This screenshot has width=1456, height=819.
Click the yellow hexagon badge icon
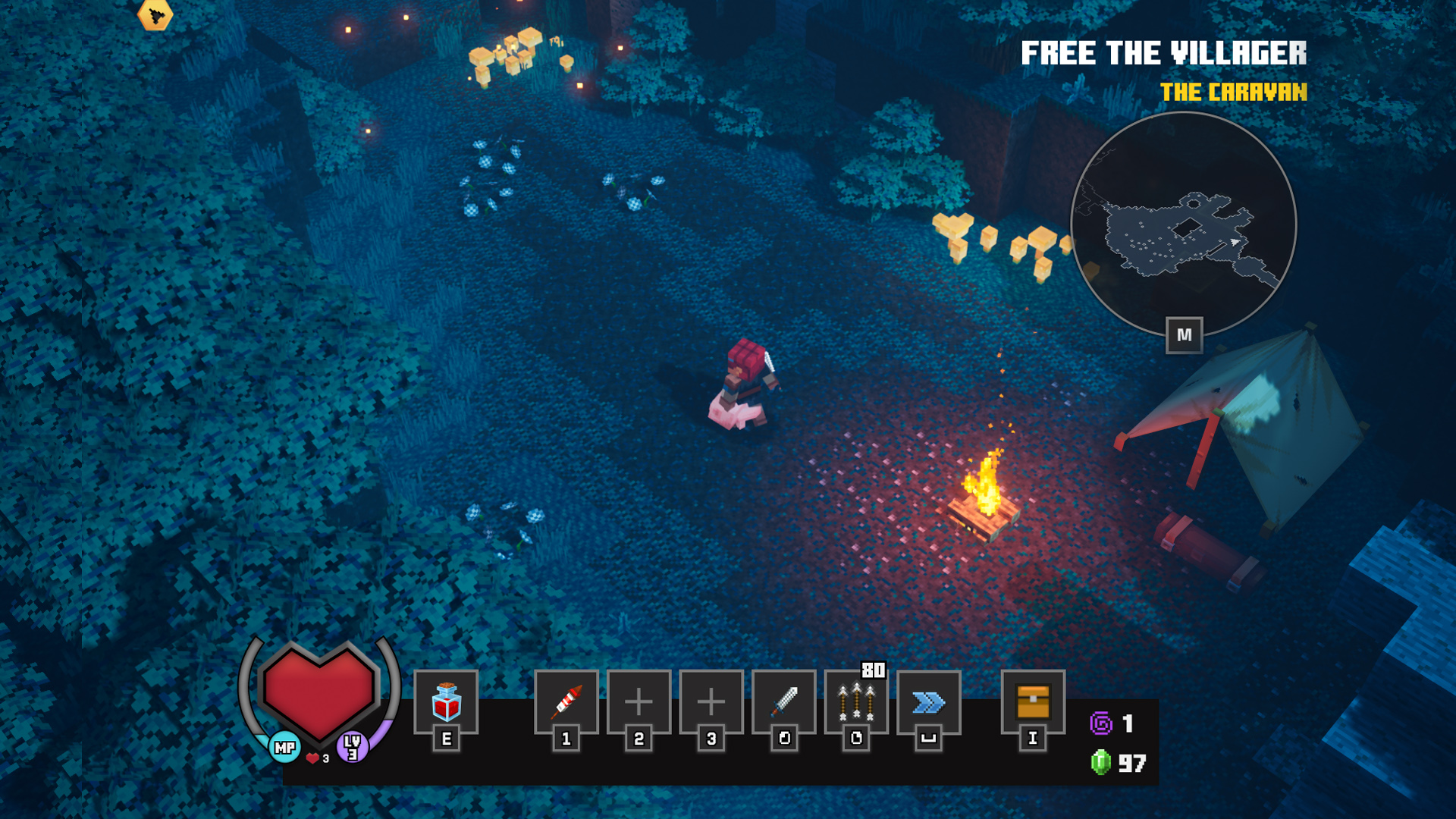(x=155, y=14)
